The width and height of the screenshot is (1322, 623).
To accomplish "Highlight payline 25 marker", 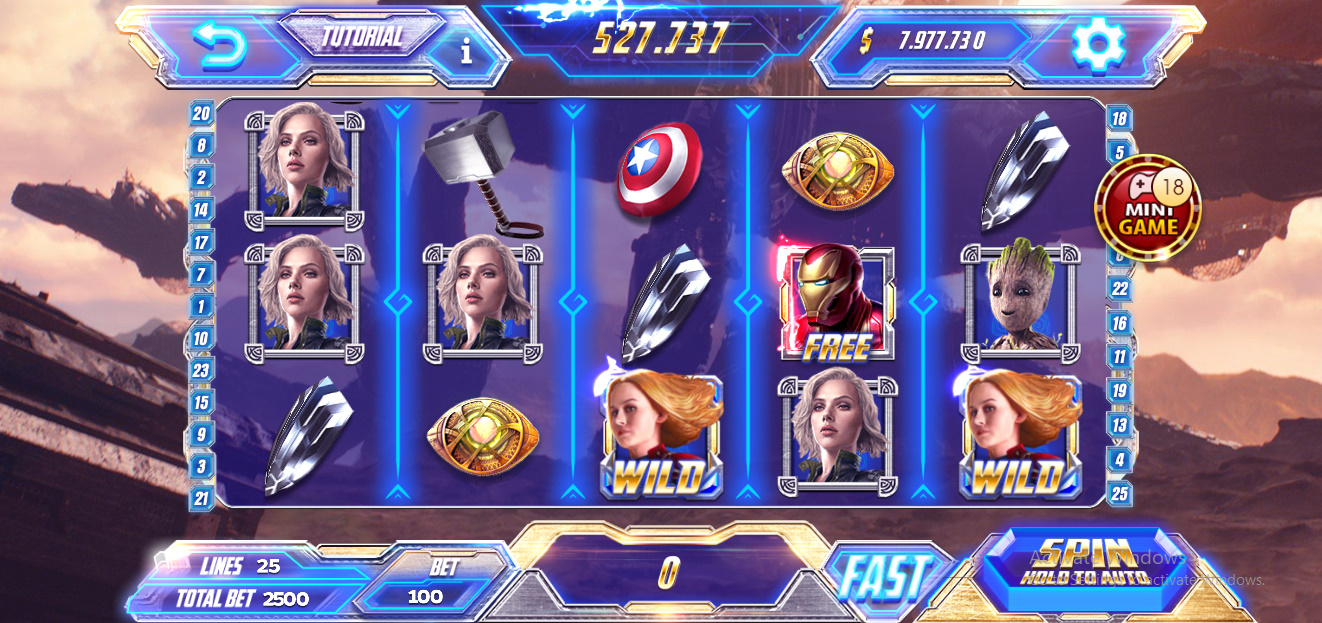I will (x=1119, y=492).
